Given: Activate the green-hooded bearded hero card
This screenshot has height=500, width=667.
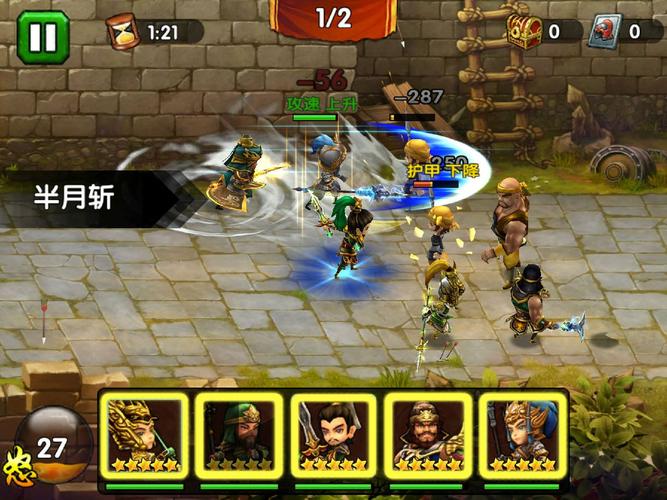Looking at the screenshot, I should tap(239, 433).
